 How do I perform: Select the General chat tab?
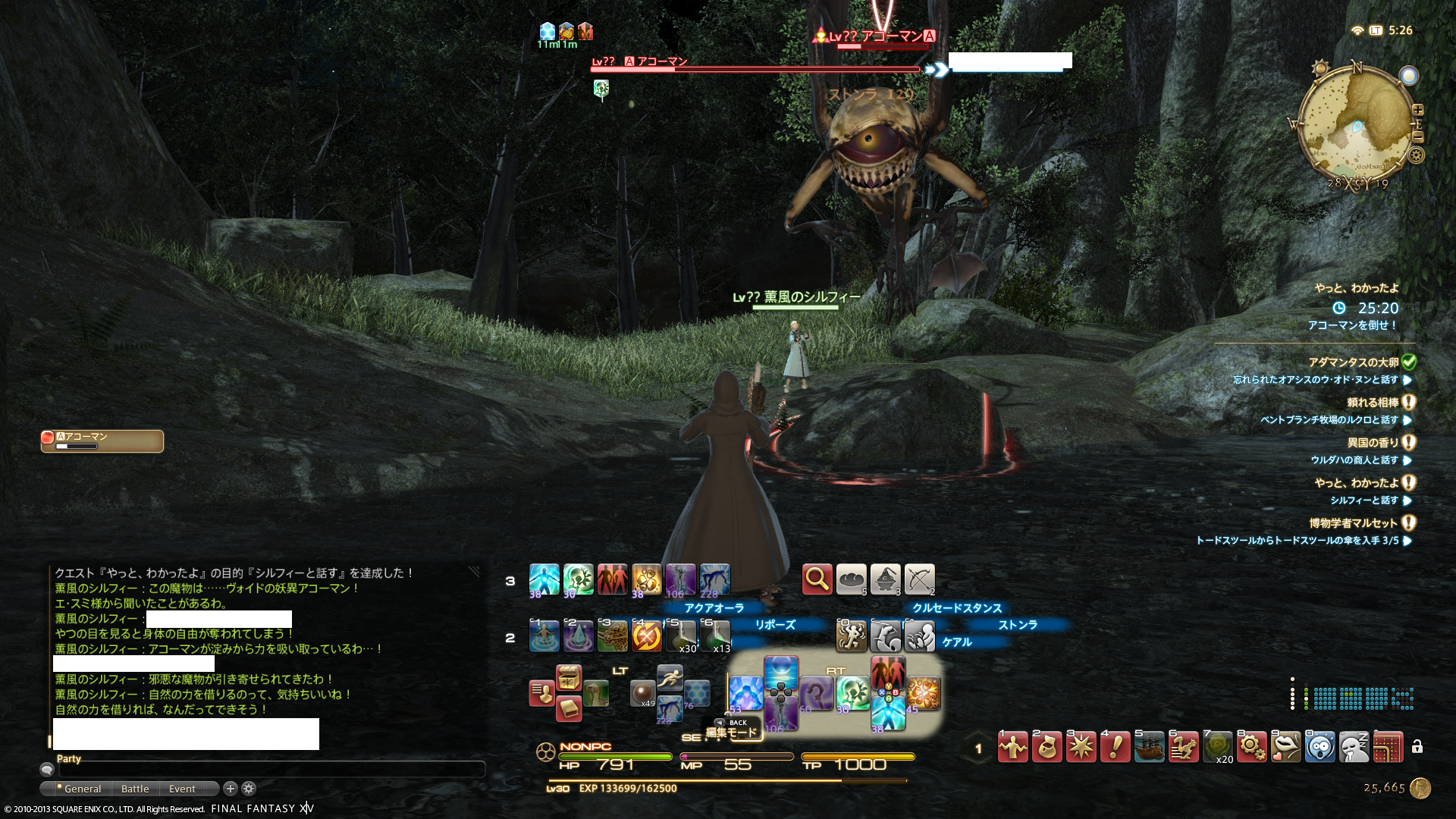pyautogui.click(x=82, y=789)
